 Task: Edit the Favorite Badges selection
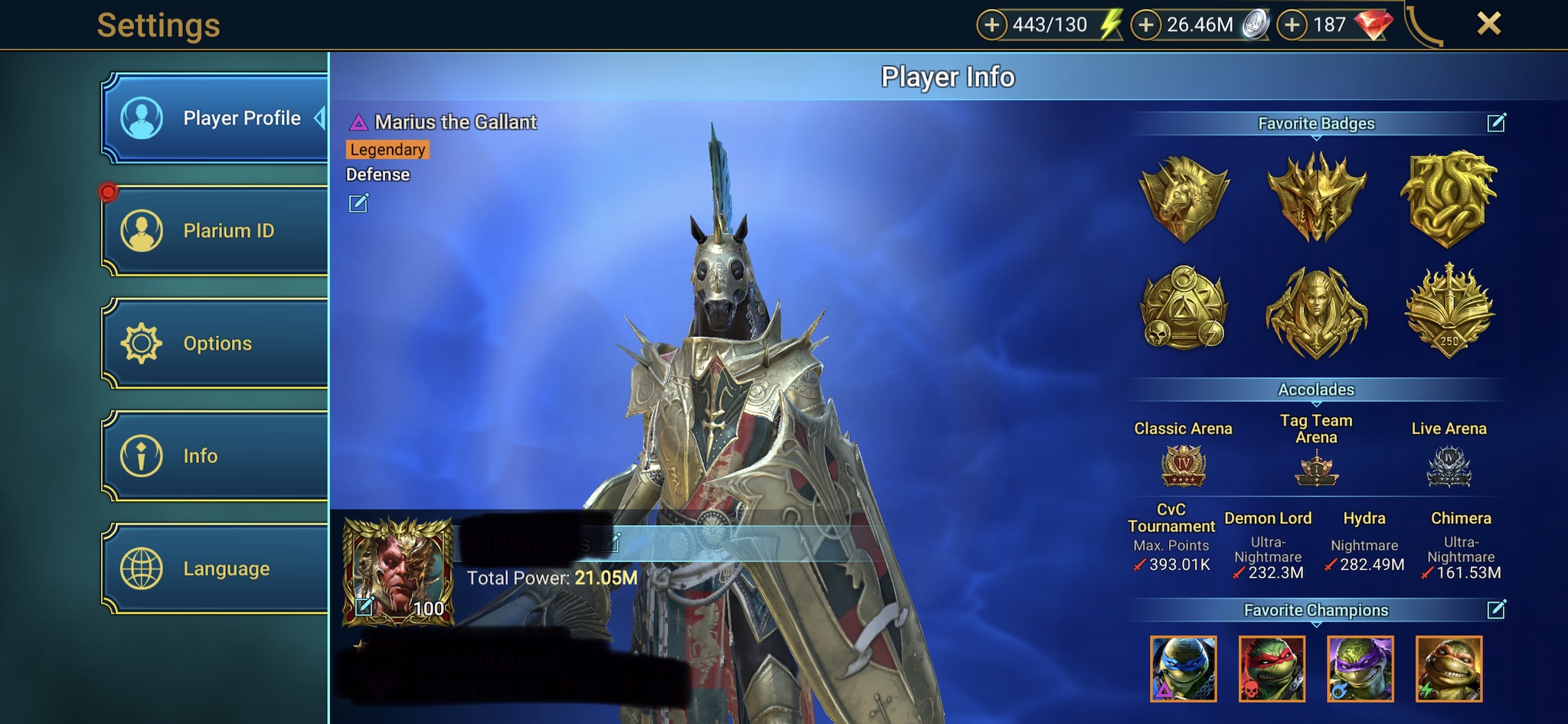click(x=1496, y=122)
